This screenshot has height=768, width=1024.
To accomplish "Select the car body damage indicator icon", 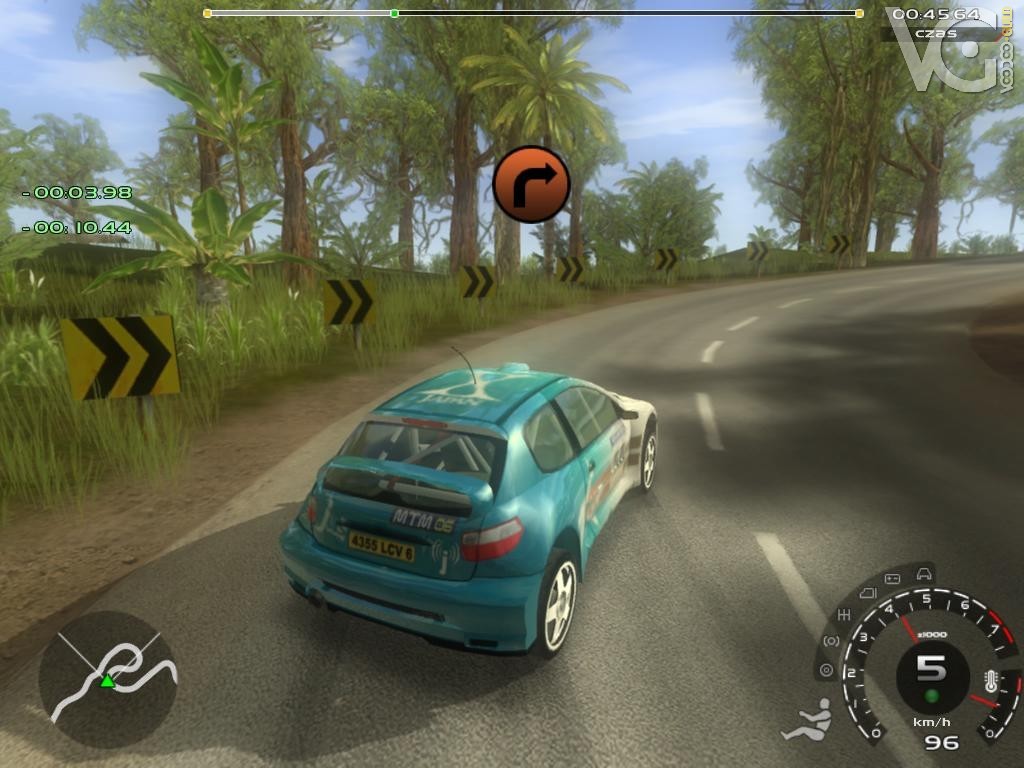I will tap(924, 574).
